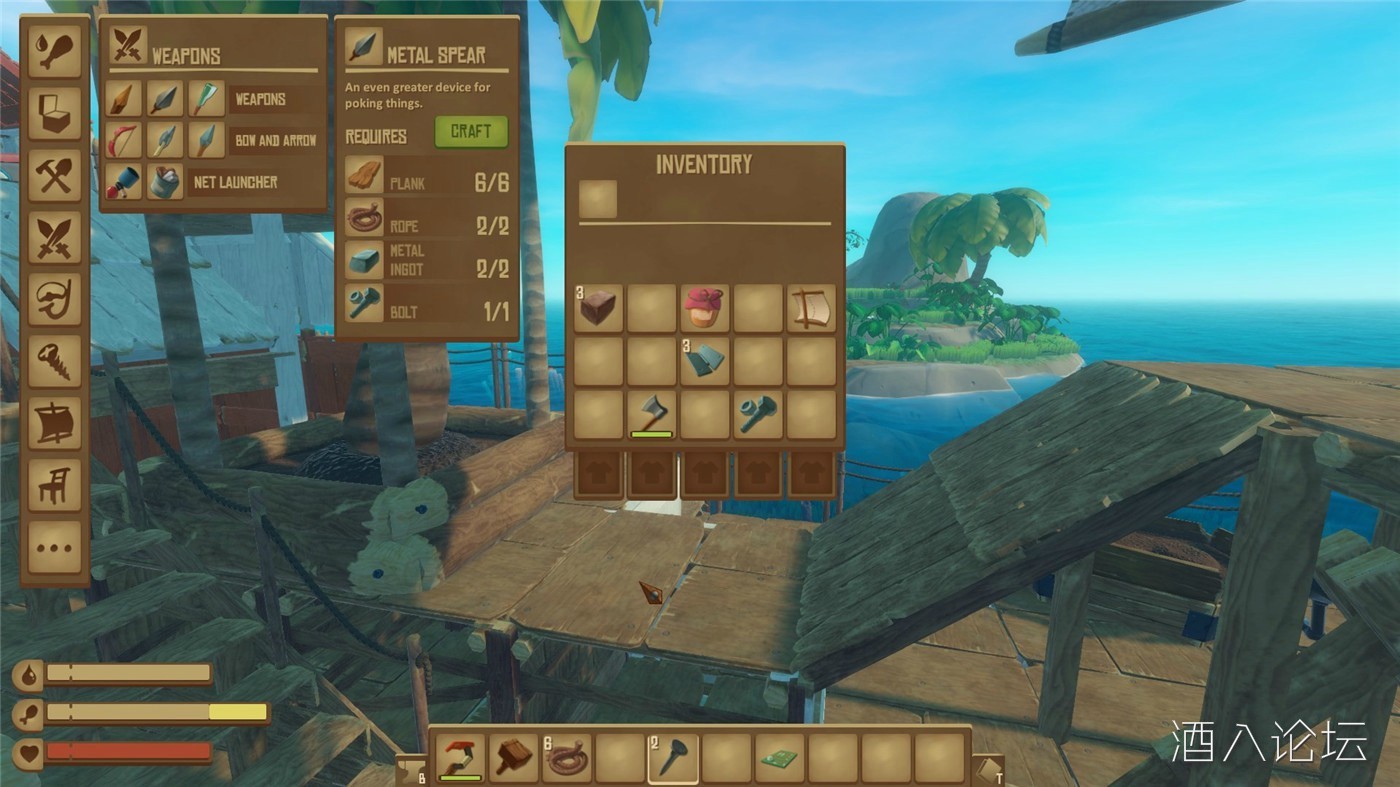Select the net canister ammo recipe
The image size is (1400, 787).
coord(165,182)
